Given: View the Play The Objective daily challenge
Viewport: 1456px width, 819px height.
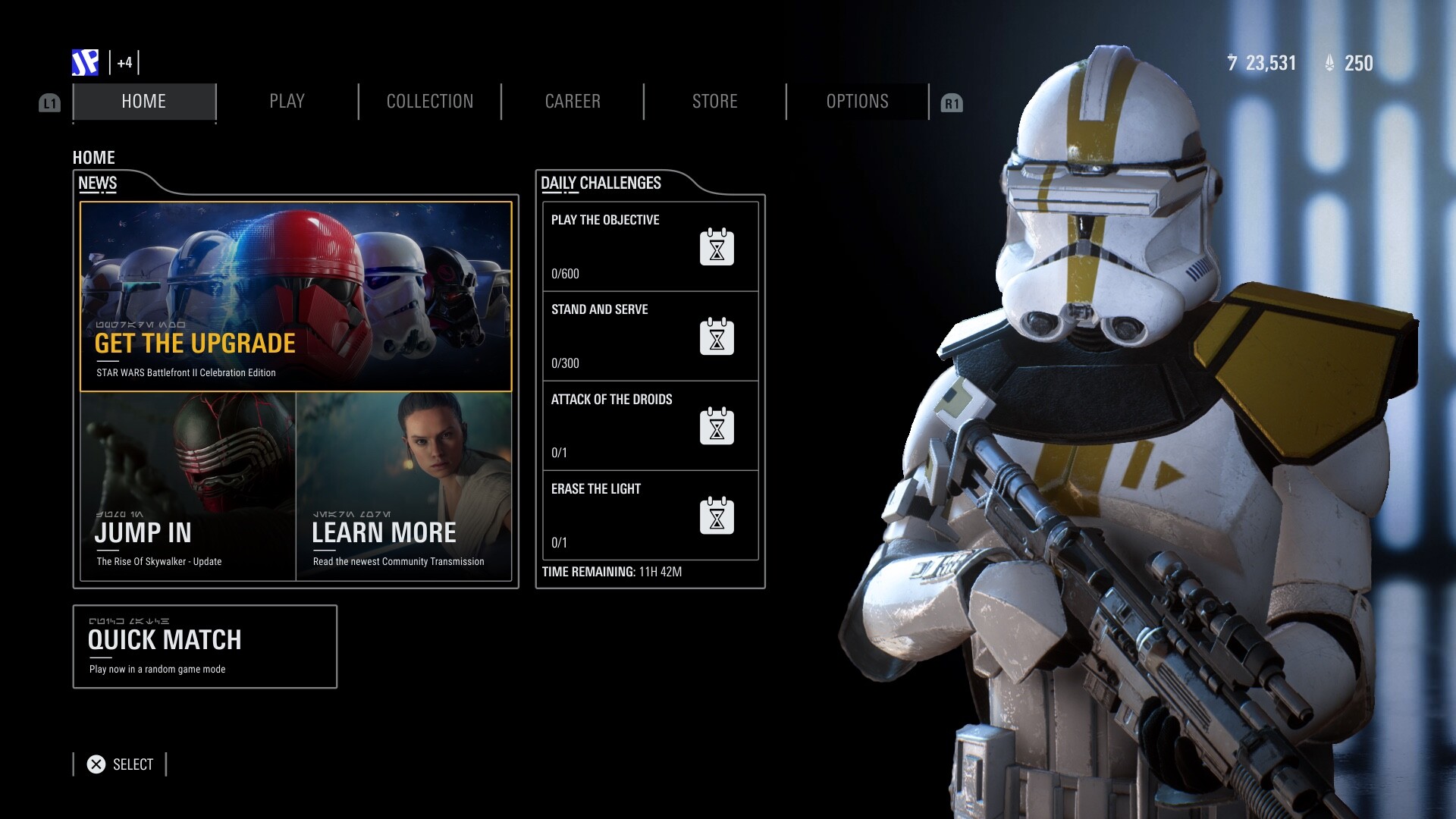Looking at the screenshot, I should click(650, 246).
